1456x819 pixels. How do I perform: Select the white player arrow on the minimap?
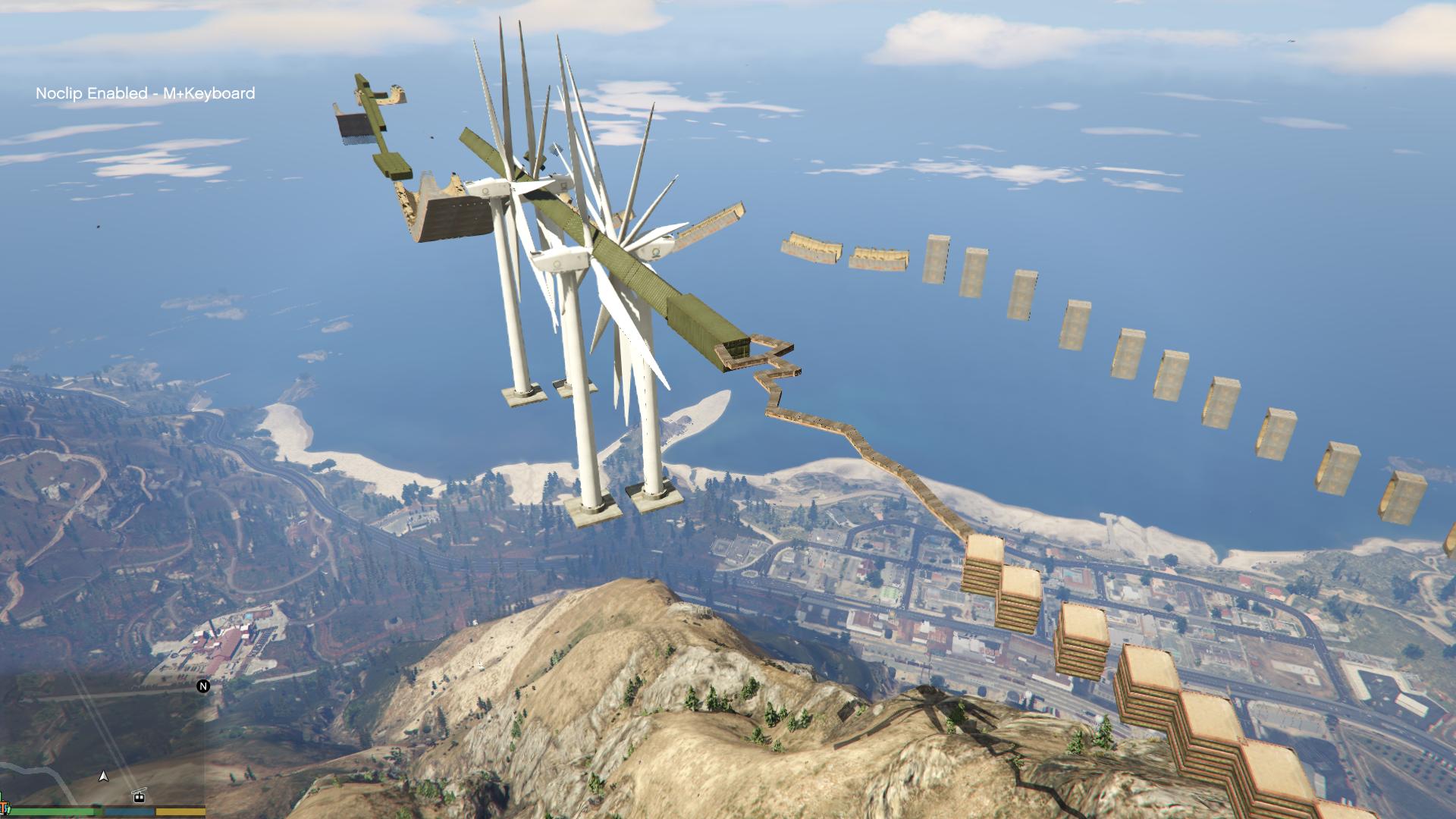click(104, 777)
